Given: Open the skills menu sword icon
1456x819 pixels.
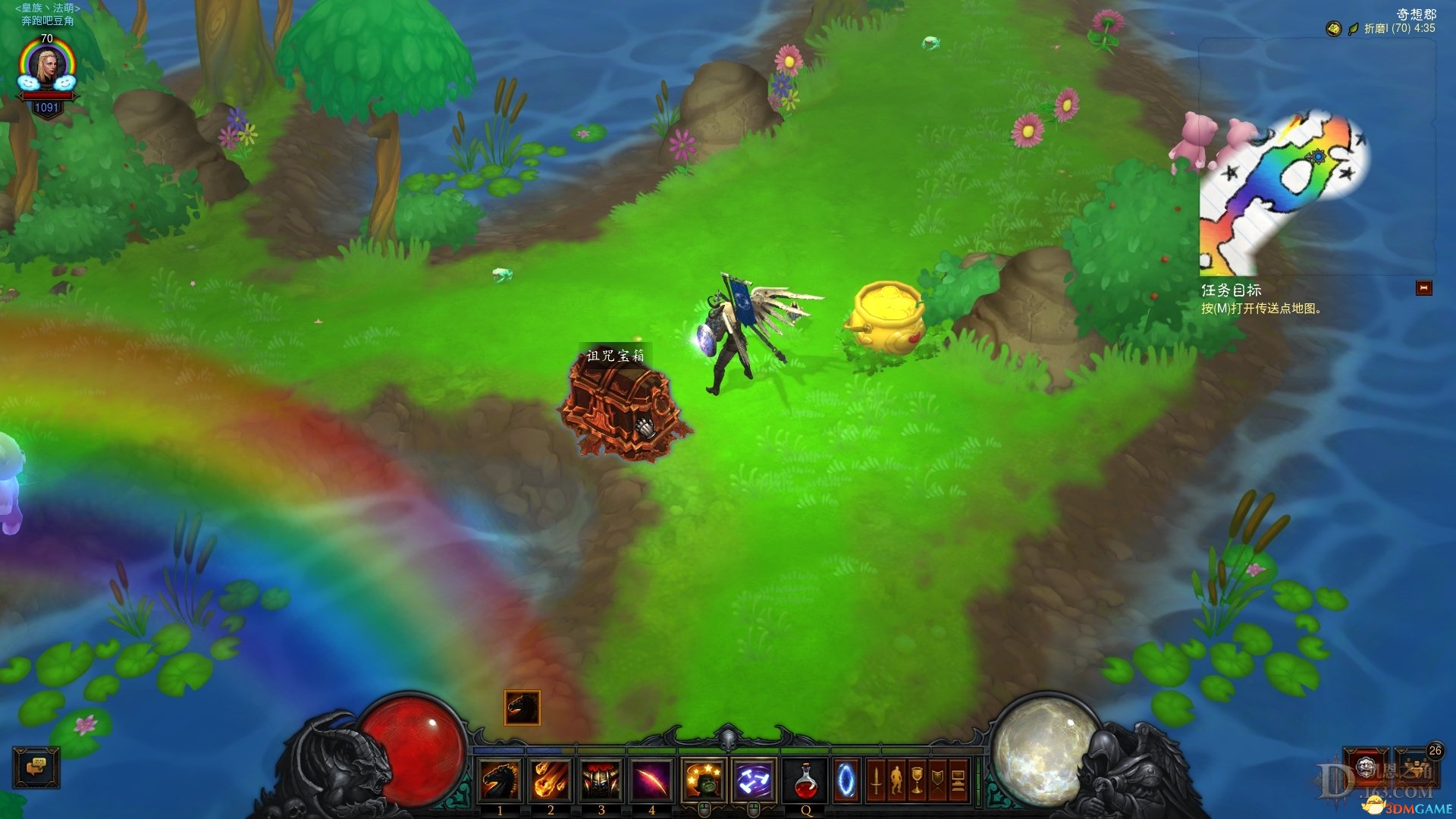Looking at the screenshot, I should point(876,780).
